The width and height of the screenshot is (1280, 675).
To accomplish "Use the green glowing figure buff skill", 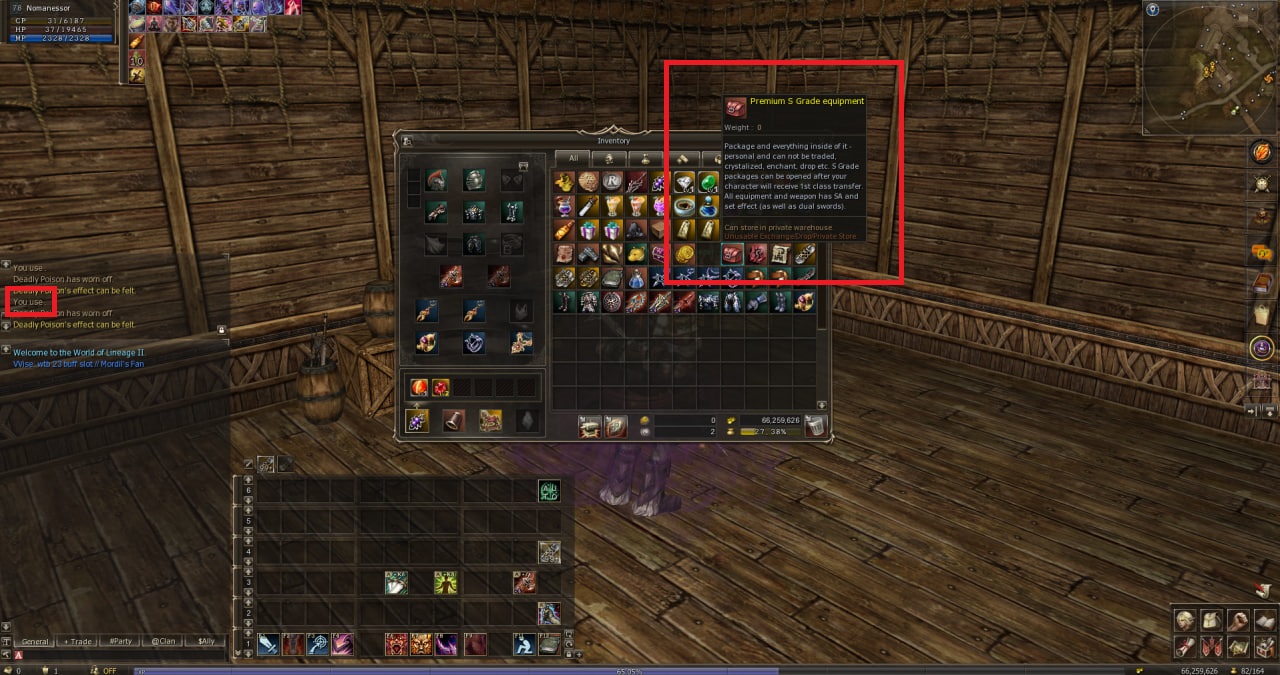I will pos(446,582).
